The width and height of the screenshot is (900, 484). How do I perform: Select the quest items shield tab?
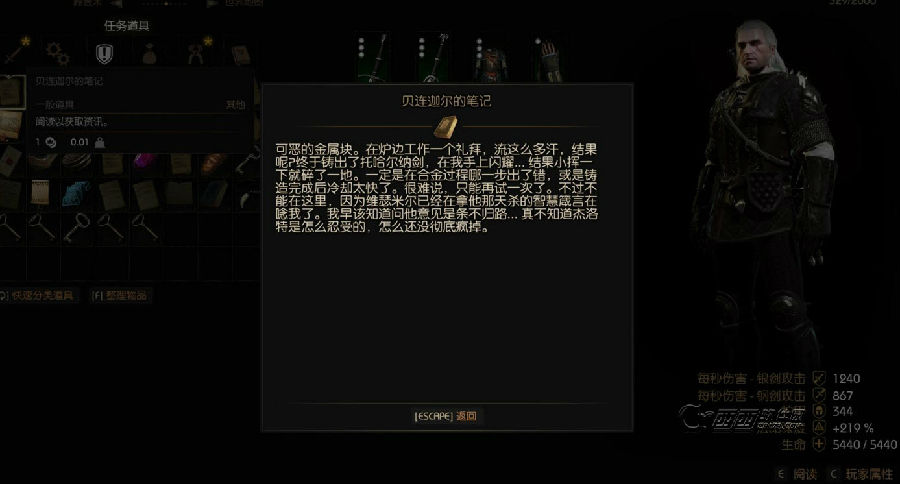click(x=104, y=52)
